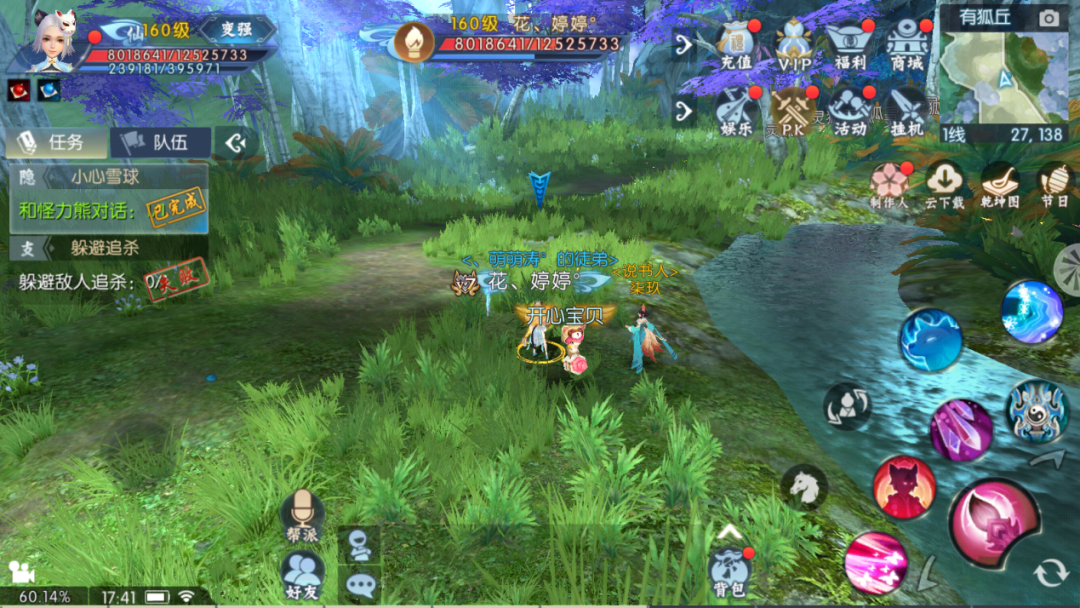Open the chat speech bubble
The image size is (1080, 608).
(x=359, y=584)
